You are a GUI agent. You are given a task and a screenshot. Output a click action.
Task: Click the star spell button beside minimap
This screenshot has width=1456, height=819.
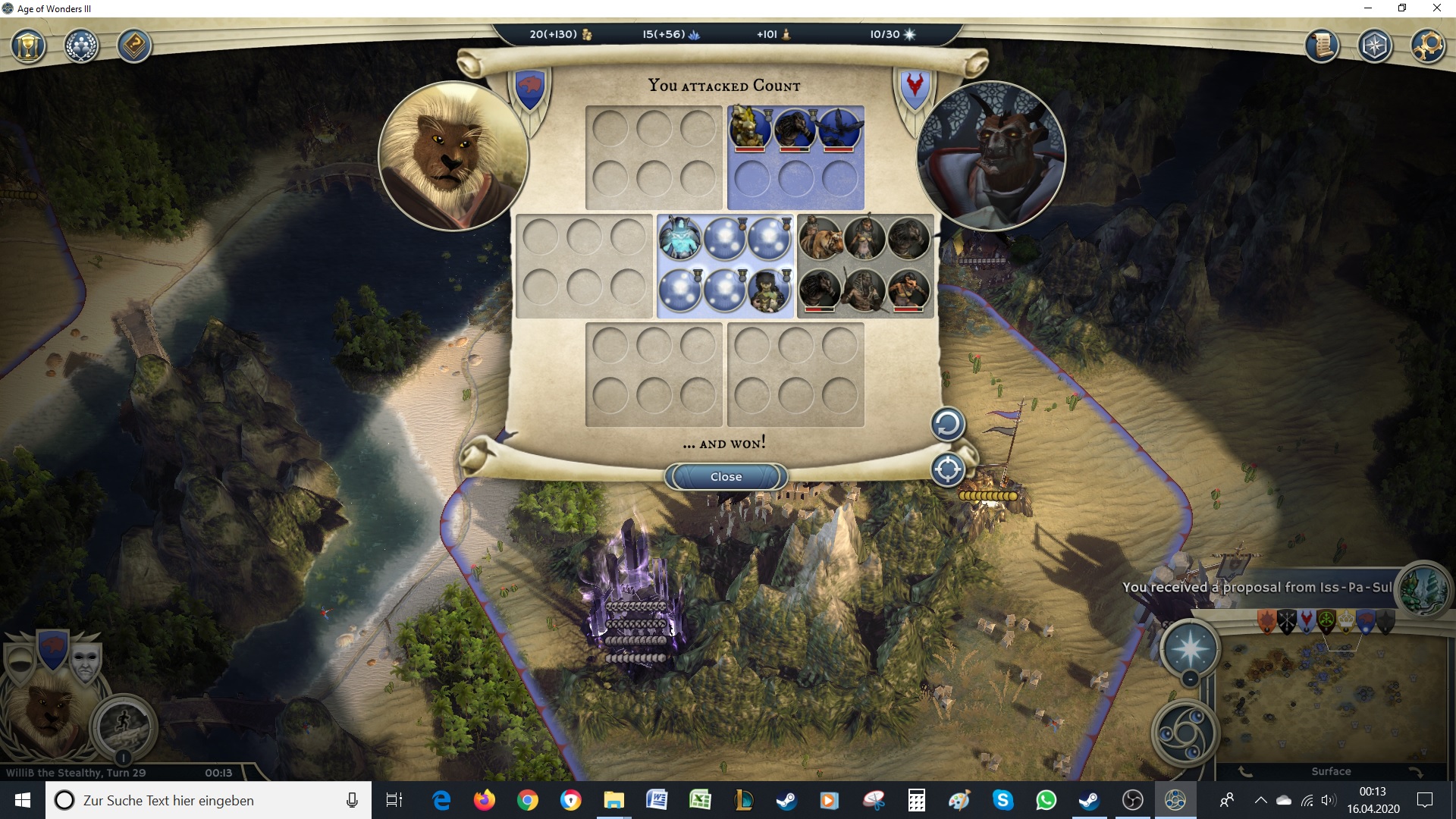(x=1190, y=649)
